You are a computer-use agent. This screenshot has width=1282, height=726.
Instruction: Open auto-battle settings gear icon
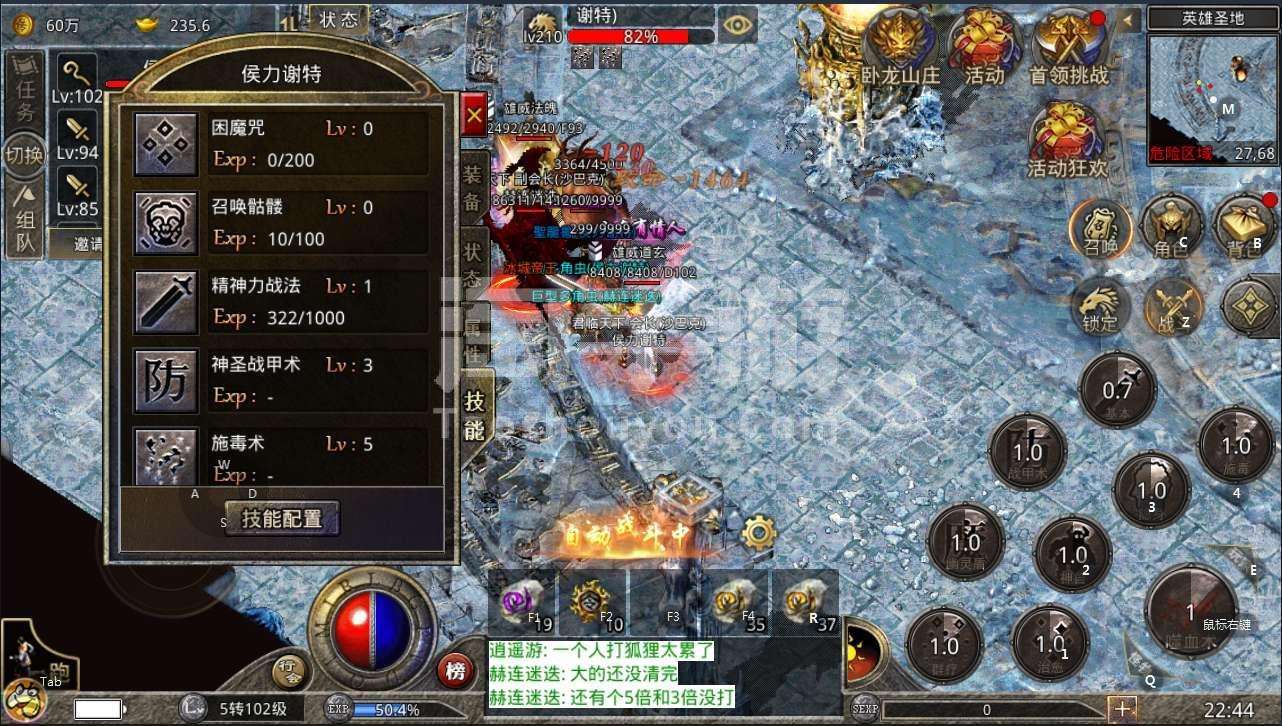[x=759, y=532]
